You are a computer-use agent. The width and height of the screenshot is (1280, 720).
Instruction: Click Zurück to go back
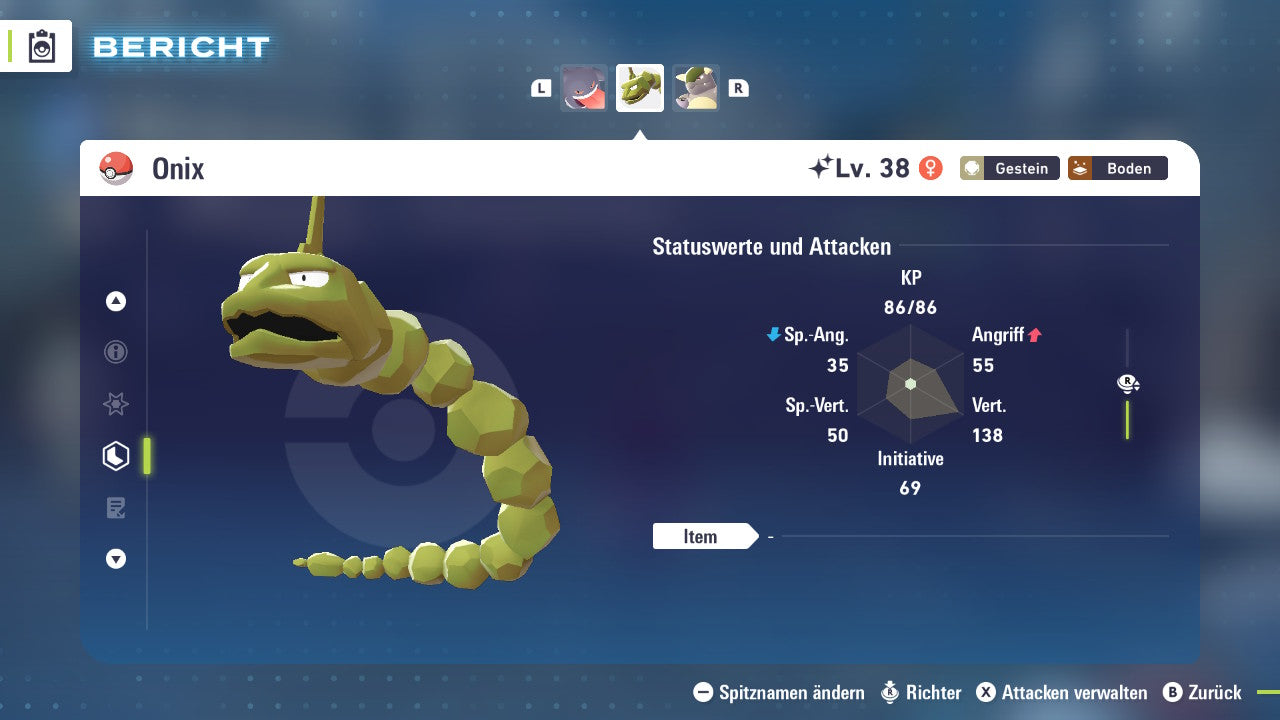[x=1203, y=692]
